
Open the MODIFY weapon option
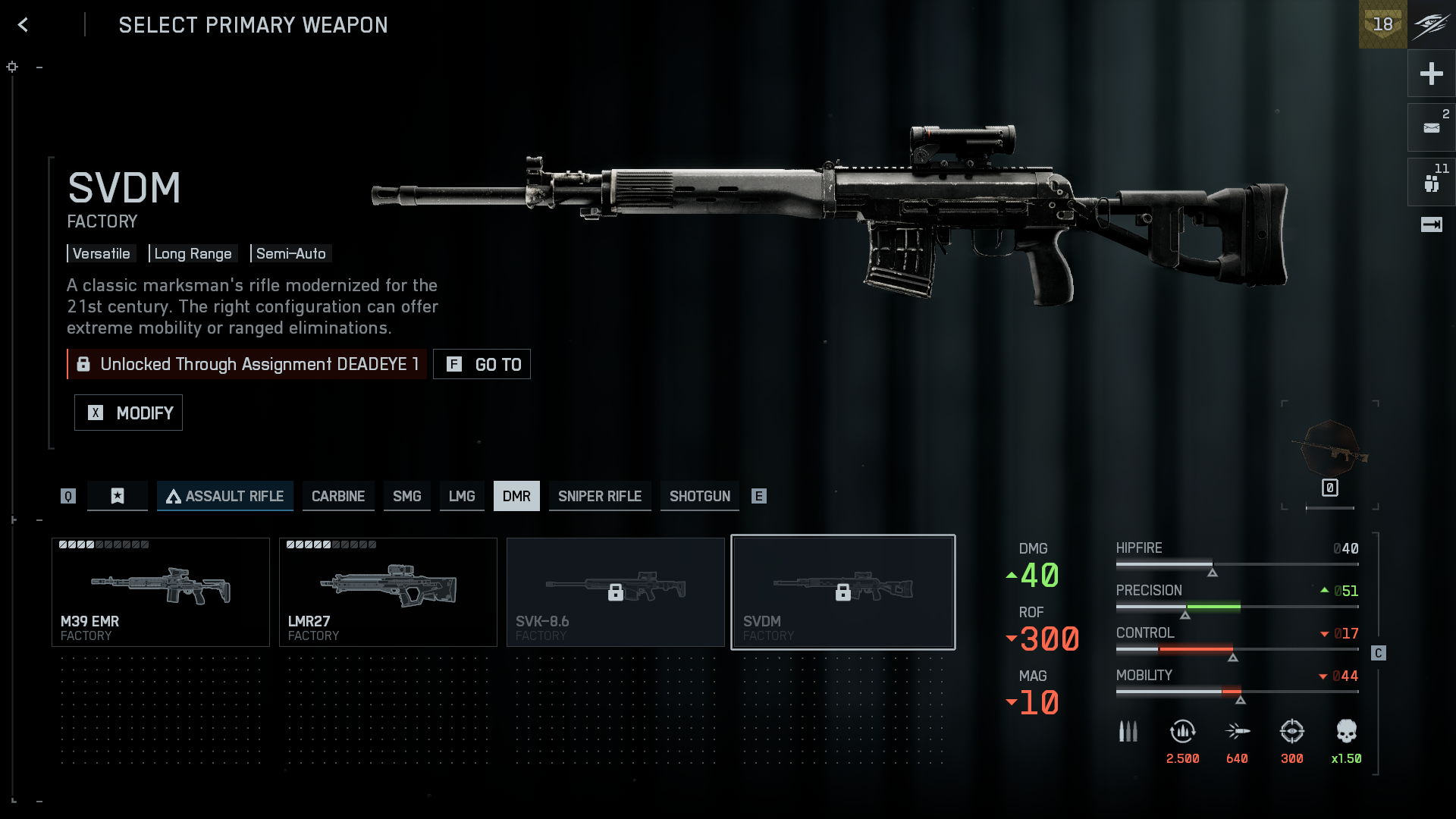pos(128,413)
